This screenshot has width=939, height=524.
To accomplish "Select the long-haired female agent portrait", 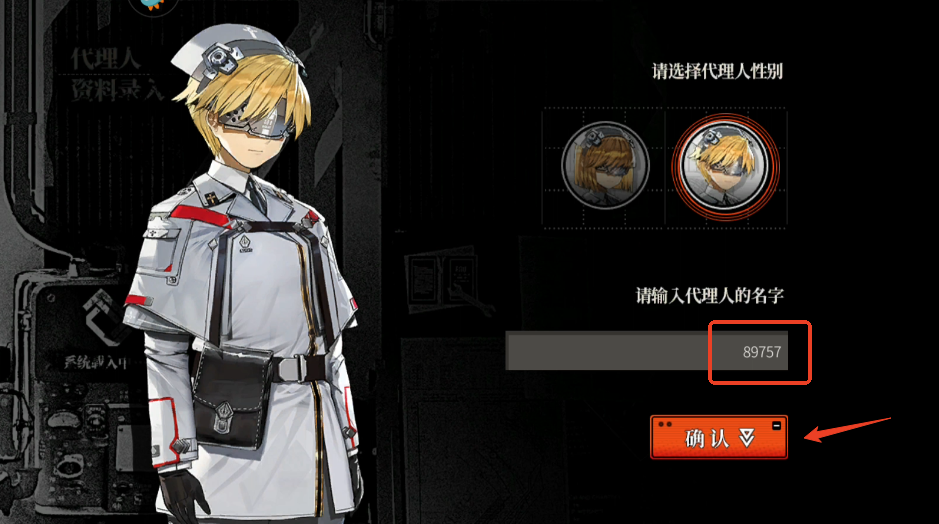I will (x=604, y=166).
